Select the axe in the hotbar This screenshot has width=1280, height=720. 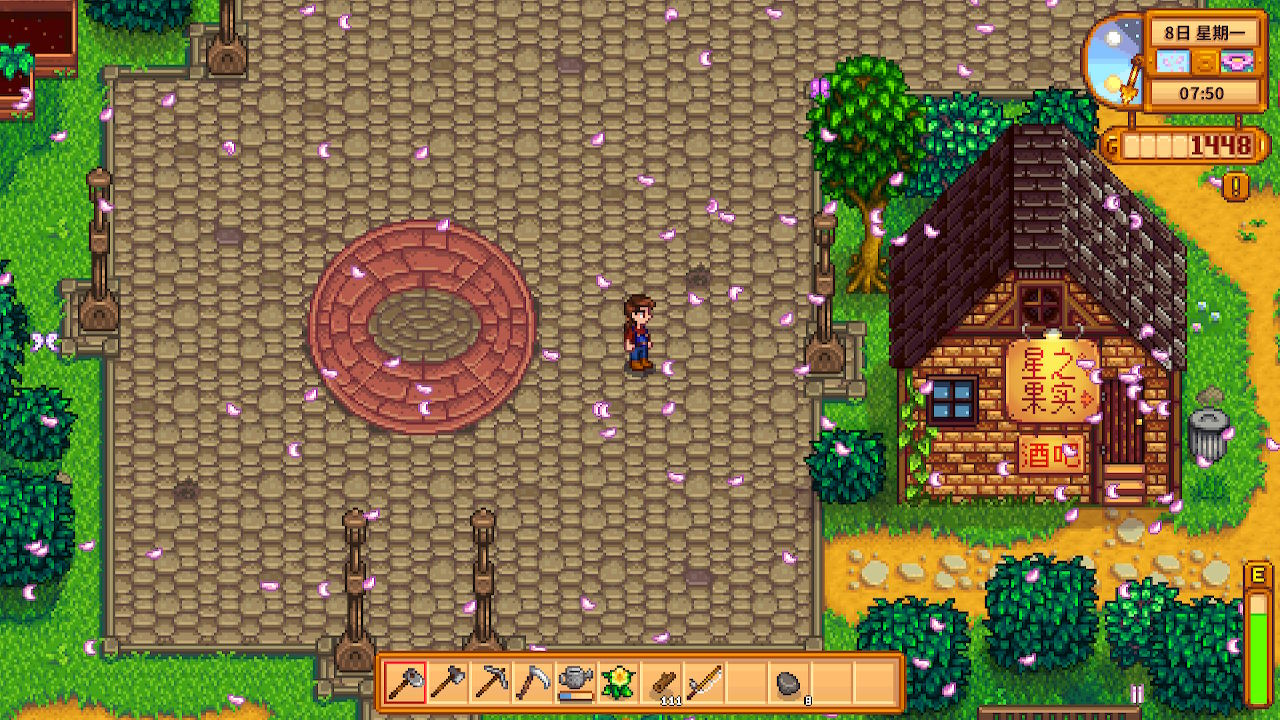[x=405, y=683]
